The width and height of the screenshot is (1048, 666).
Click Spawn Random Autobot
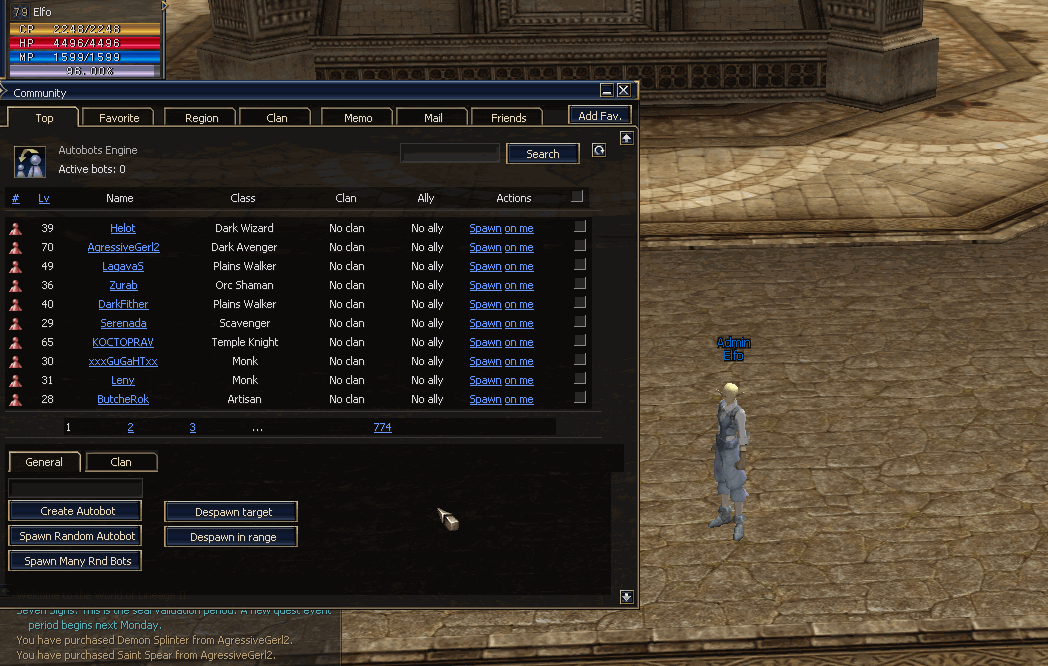tap(76, 536)
